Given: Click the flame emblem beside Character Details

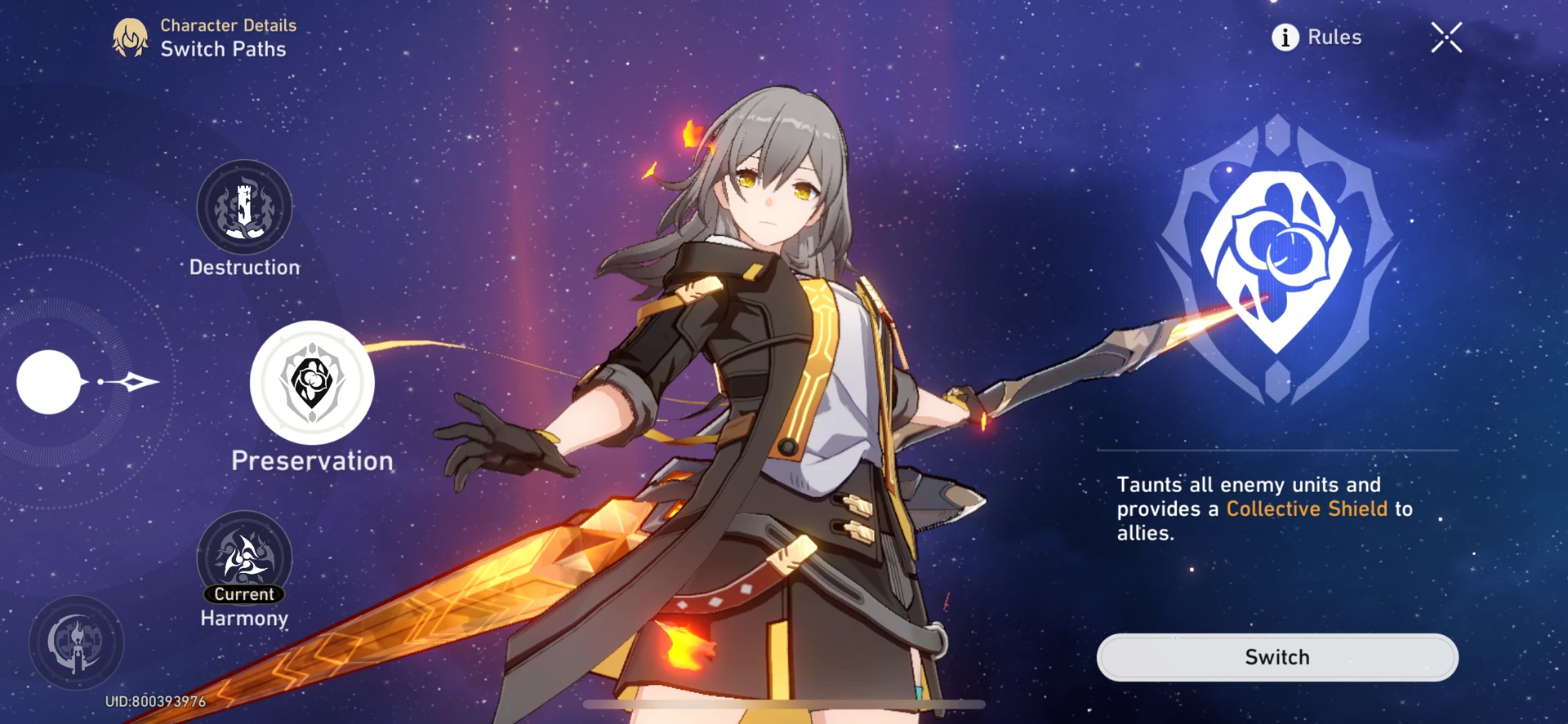Looking at the screenshot, I should [x=131, y=38].
